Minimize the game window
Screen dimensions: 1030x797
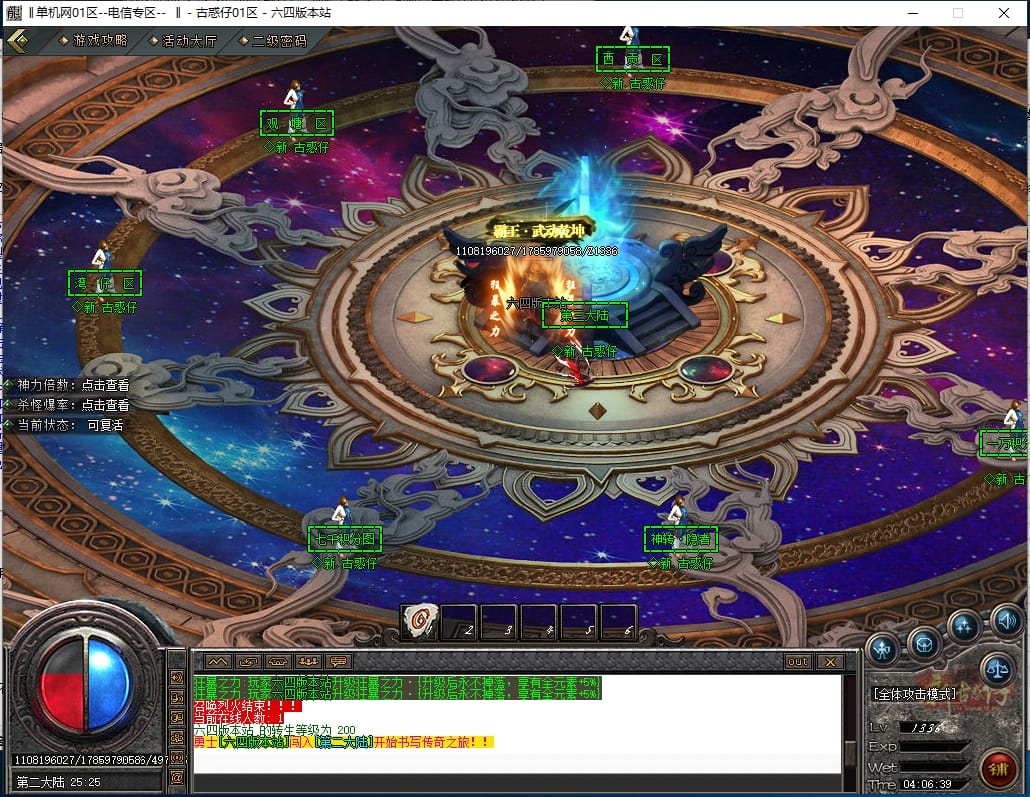911,13
